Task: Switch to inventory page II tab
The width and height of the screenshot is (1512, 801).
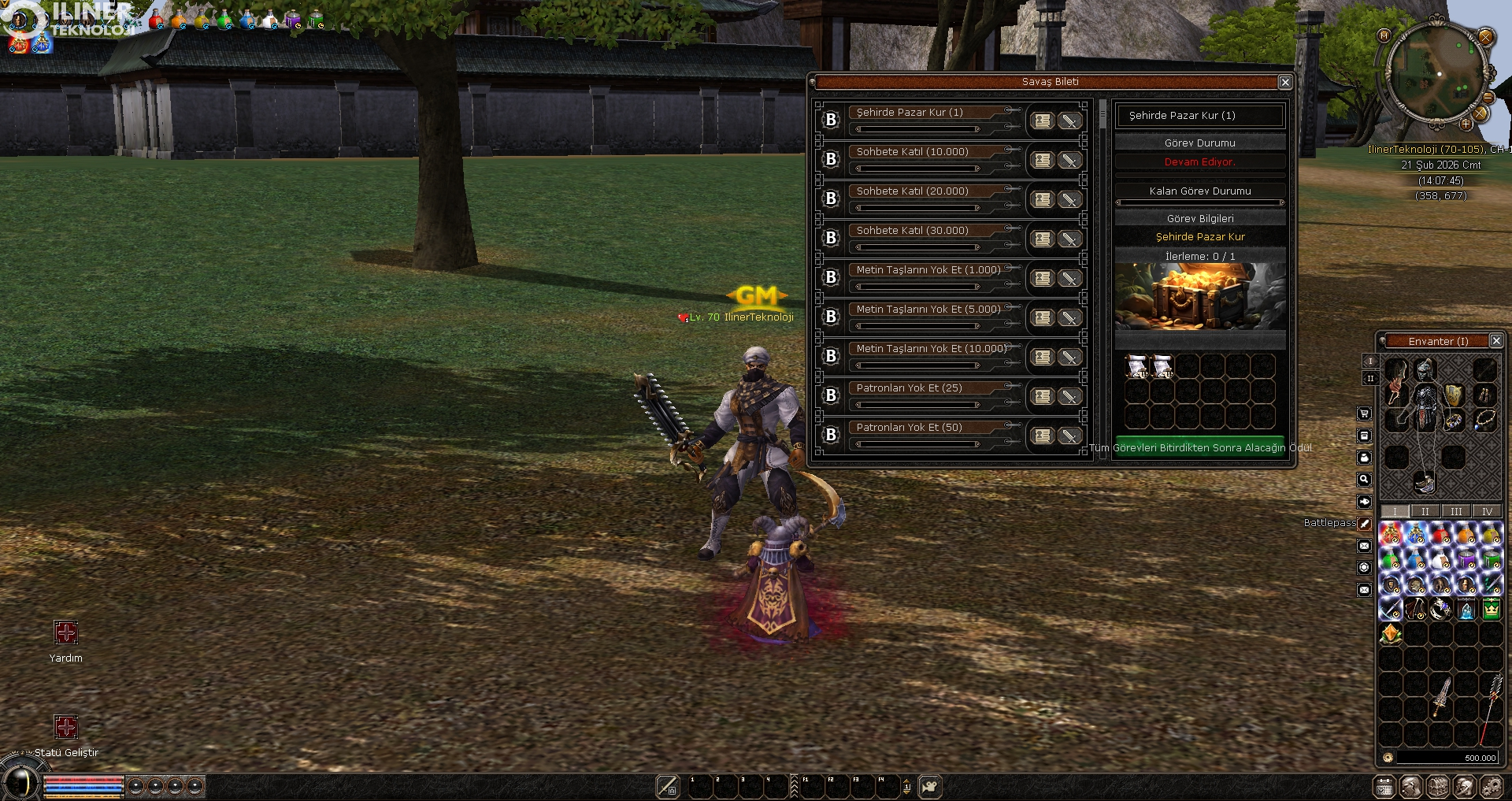Action: [1425, 511]
